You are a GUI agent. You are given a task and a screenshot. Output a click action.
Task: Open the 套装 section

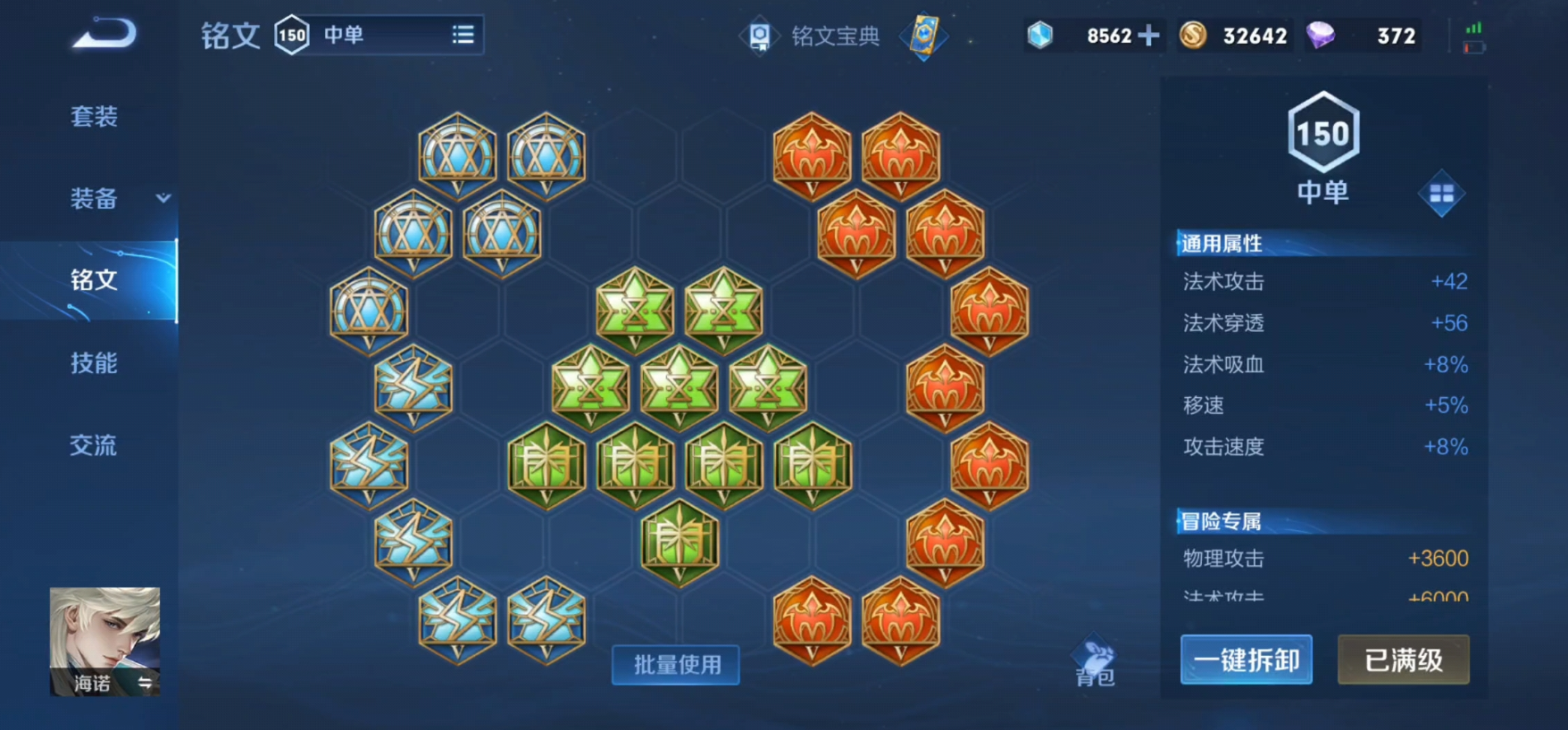coord(94,116)
